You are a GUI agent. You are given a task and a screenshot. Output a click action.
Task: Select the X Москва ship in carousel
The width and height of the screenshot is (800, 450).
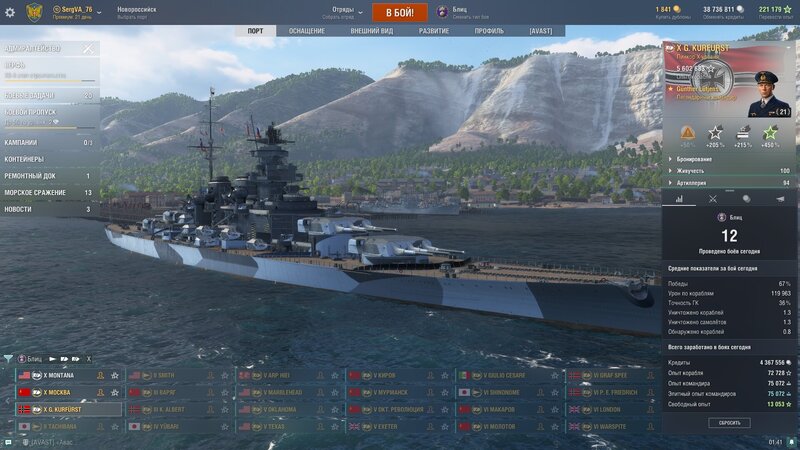point(60,393)
